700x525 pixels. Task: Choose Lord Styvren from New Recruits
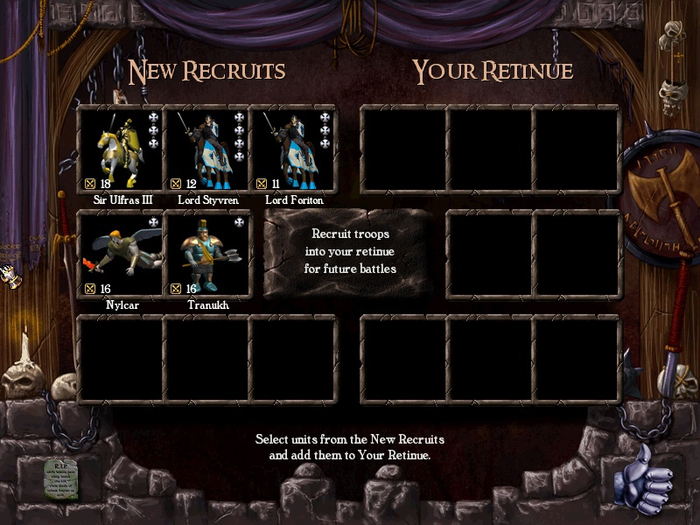coord(206,149)
